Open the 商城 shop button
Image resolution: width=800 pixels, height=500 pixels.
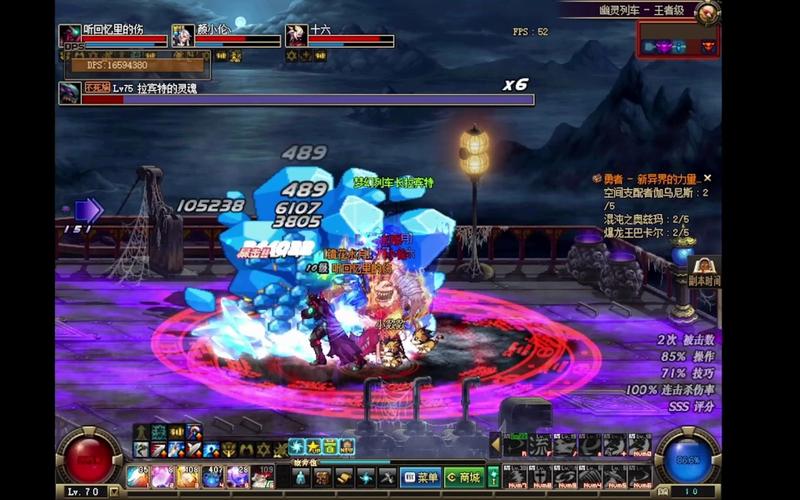pos(464,477)
